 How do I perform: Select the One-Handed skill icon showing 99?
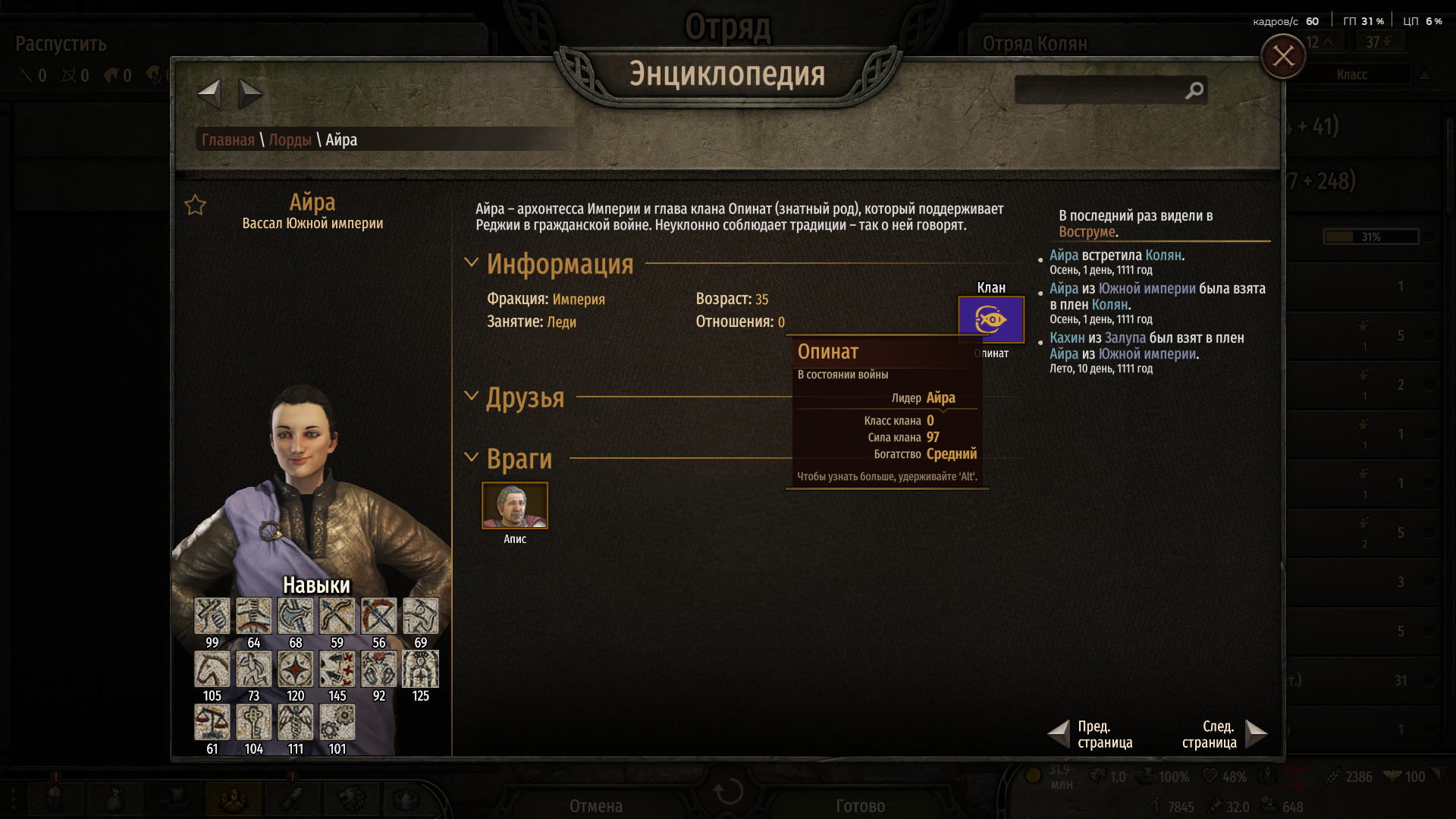click(x=212, y=616)
